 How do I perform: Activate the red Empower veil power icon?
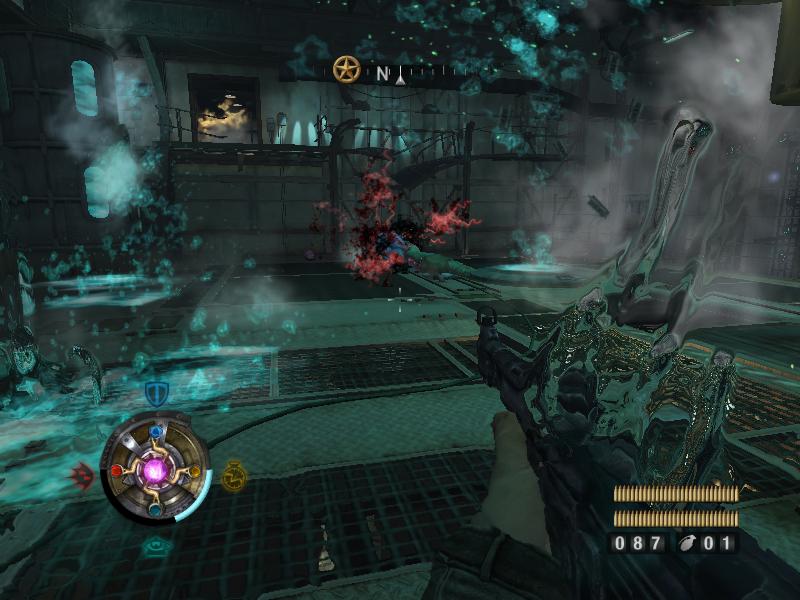coord(82,475)
